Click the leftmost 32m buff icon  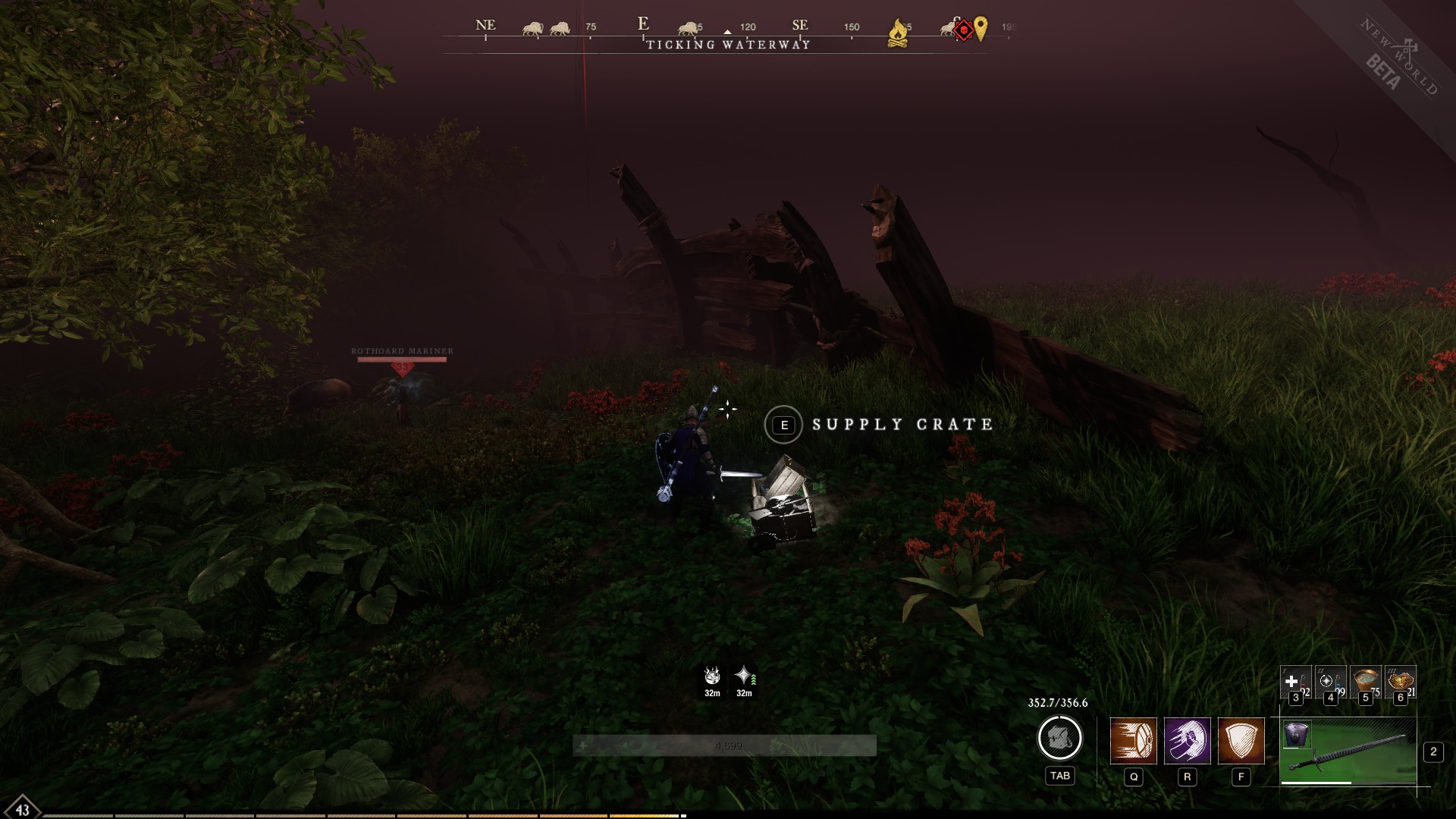click(711, 677)
